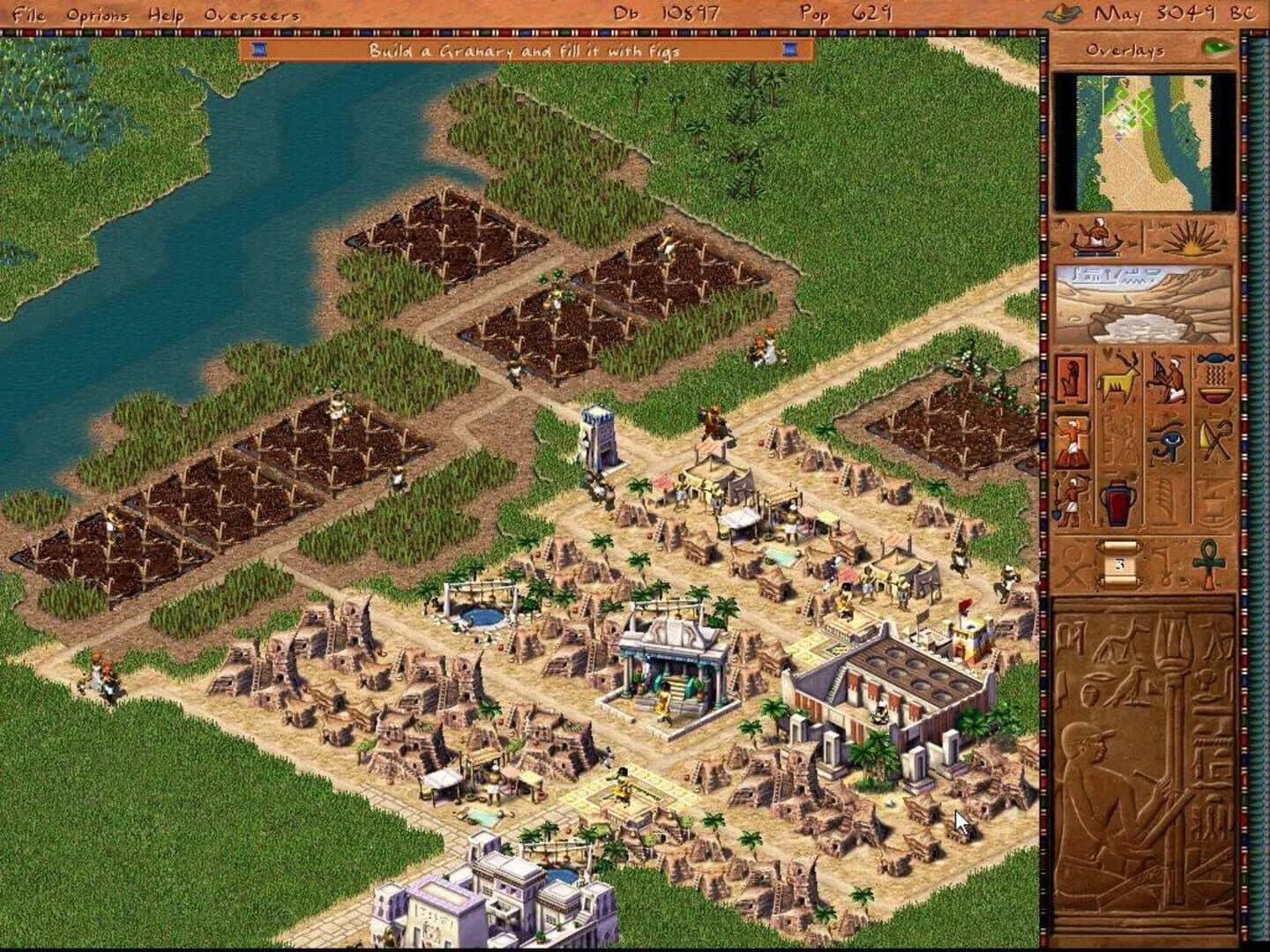
Task: Open the File menu
Action: coord(28,14)
